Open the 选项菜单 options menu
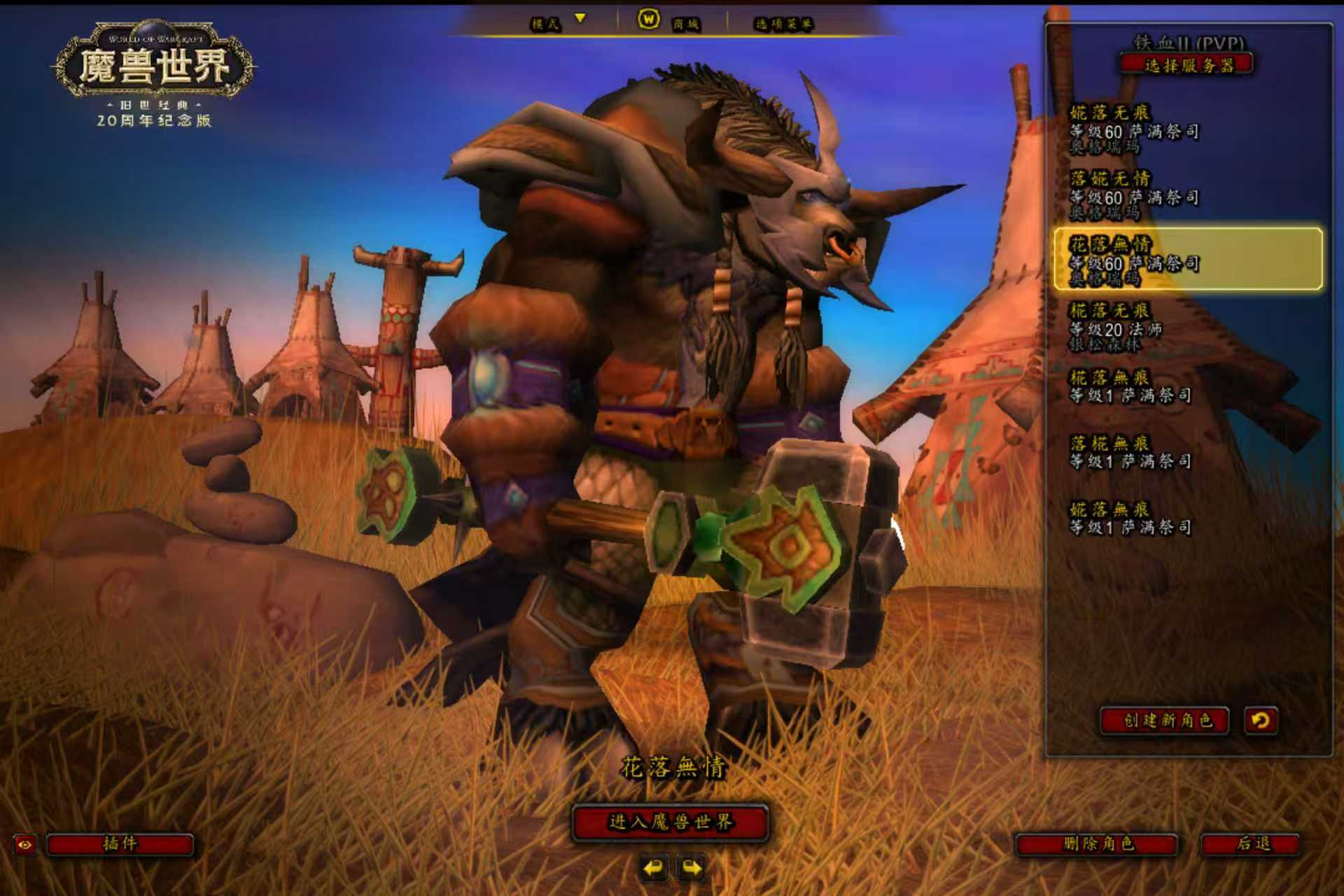This screenshot has height=896, width=1344. (x=783, y=24)
